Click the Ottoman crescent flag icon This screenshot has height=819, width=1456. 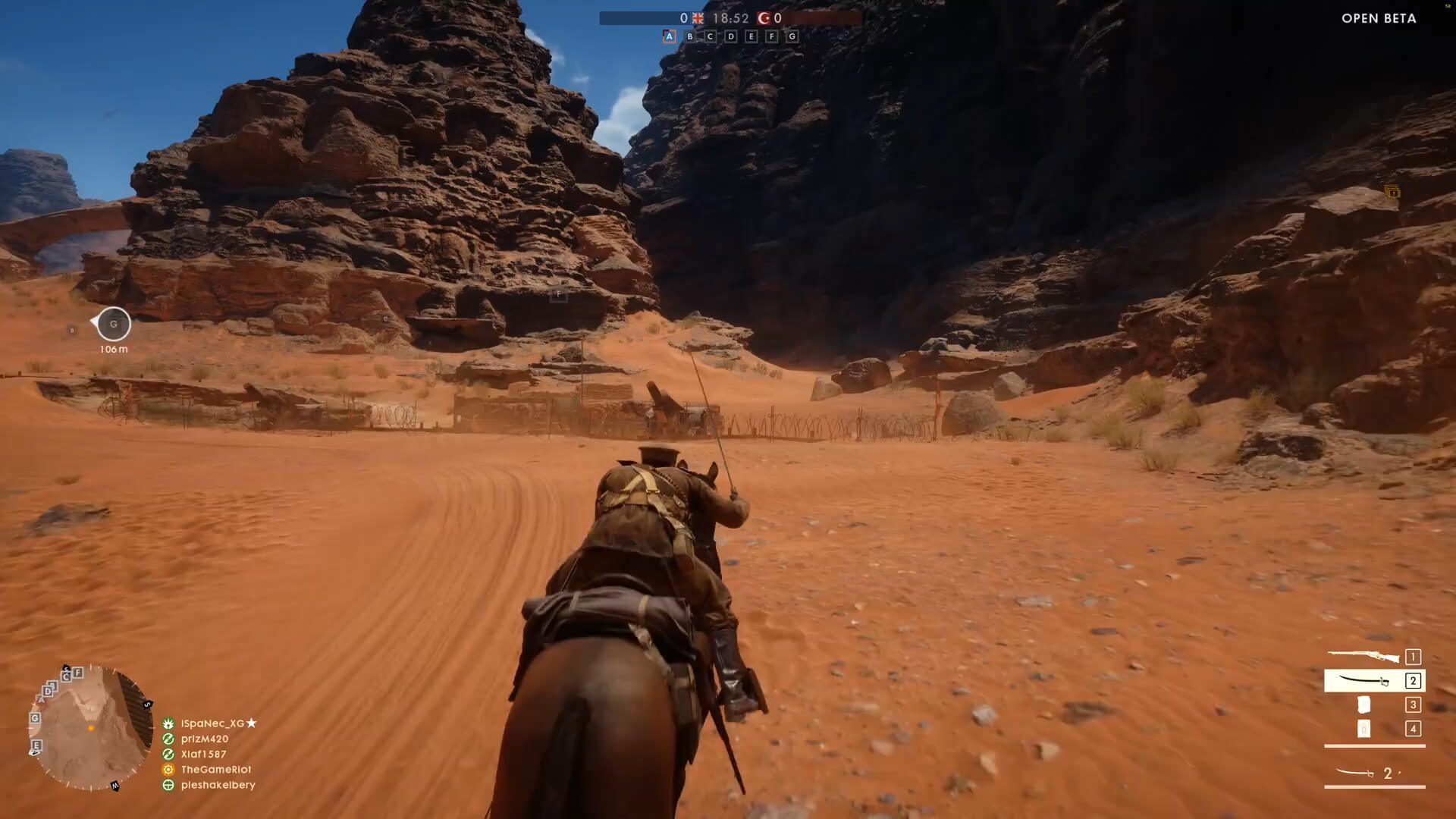[x=762, y=18]
